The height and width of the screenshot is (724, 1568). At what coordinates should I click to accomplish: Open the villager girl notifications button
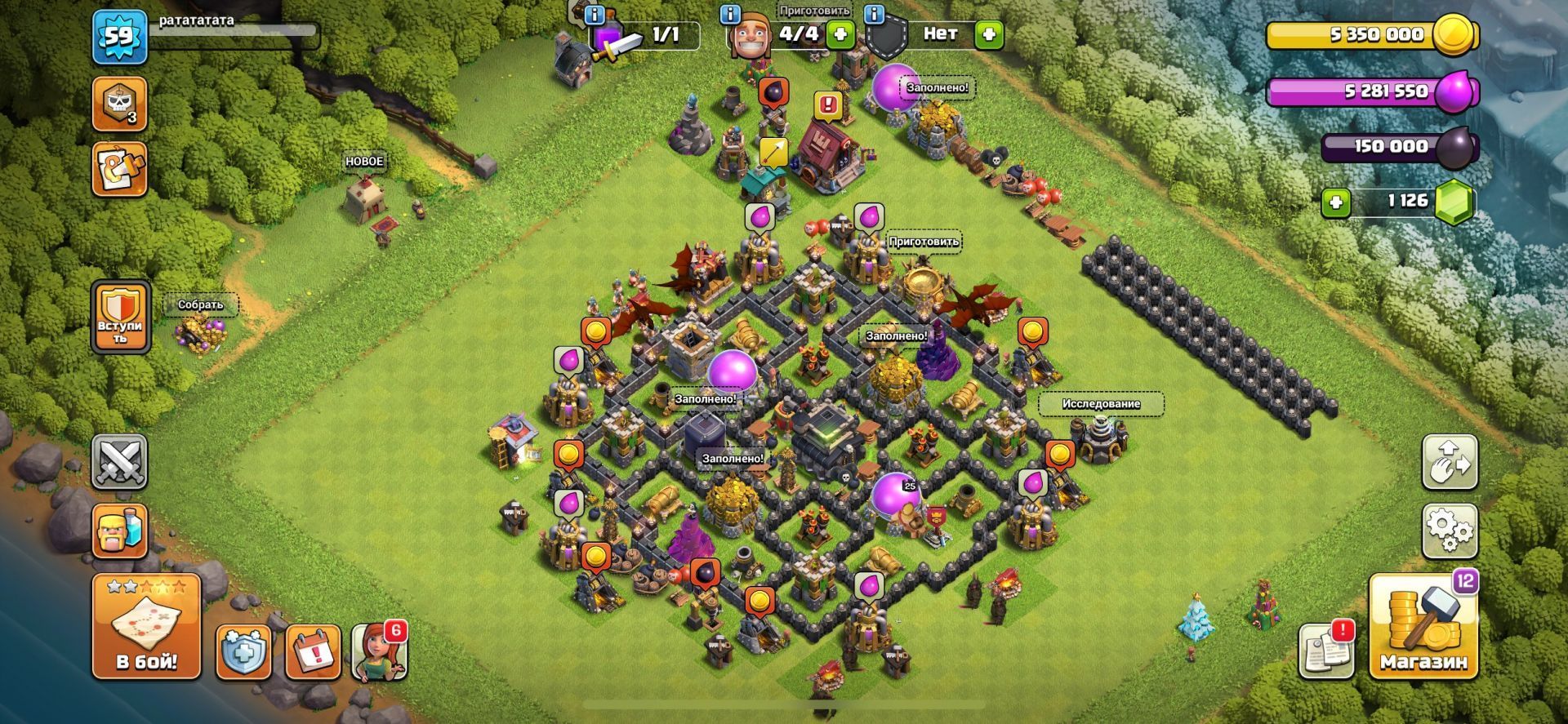pyautogui.click(x=379, y=651)
